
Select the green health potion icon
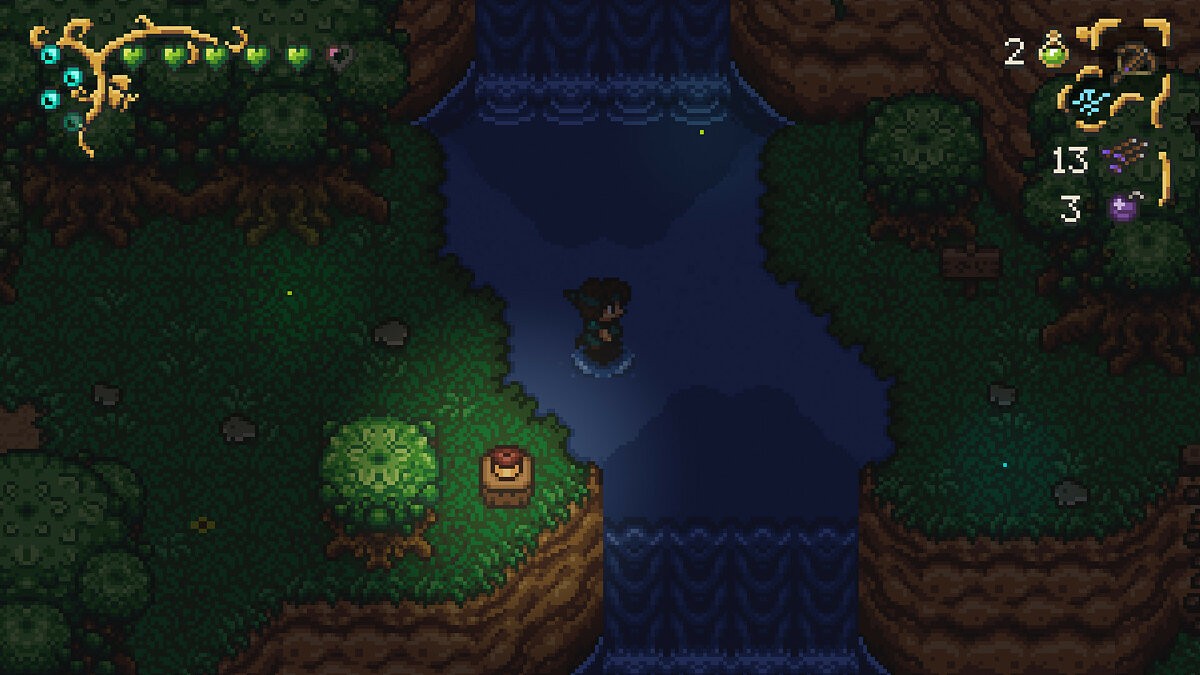coord(1051,52)
